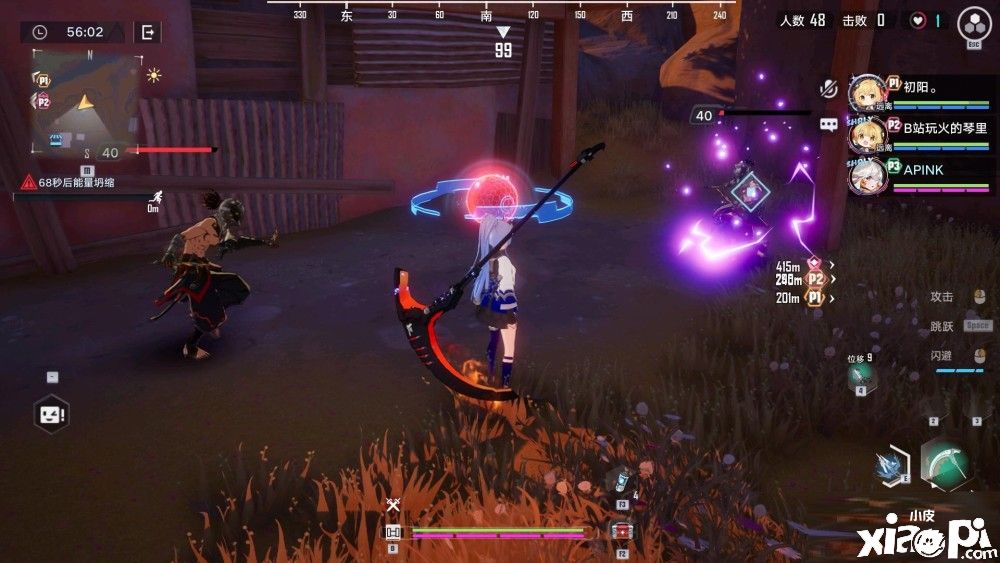Image resolution: width=1000 pixels, height=563 pixels.
Task: Open the hexagon system menu
Action: pyautogui.click(x=974, y=22)
